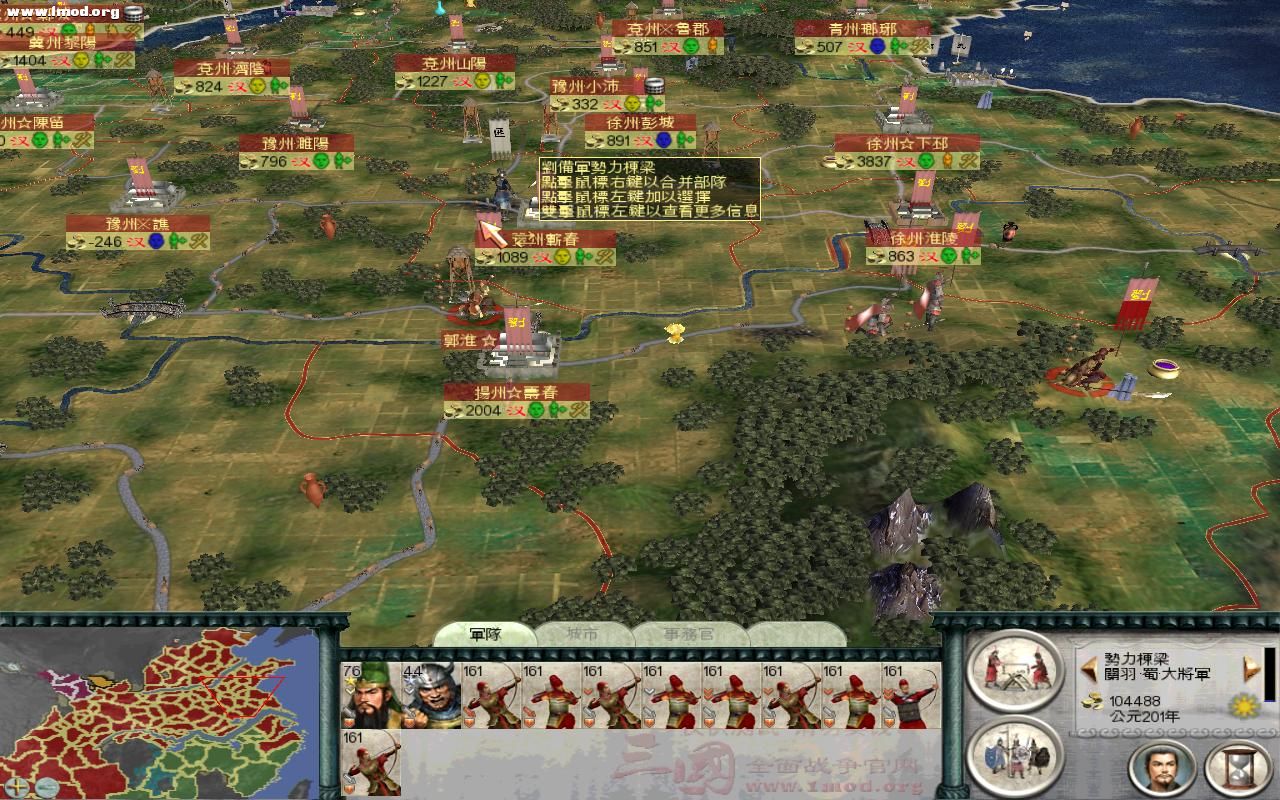
Task: Click the round siege-workshop icon on right panel
Action: coord(1013,672)
